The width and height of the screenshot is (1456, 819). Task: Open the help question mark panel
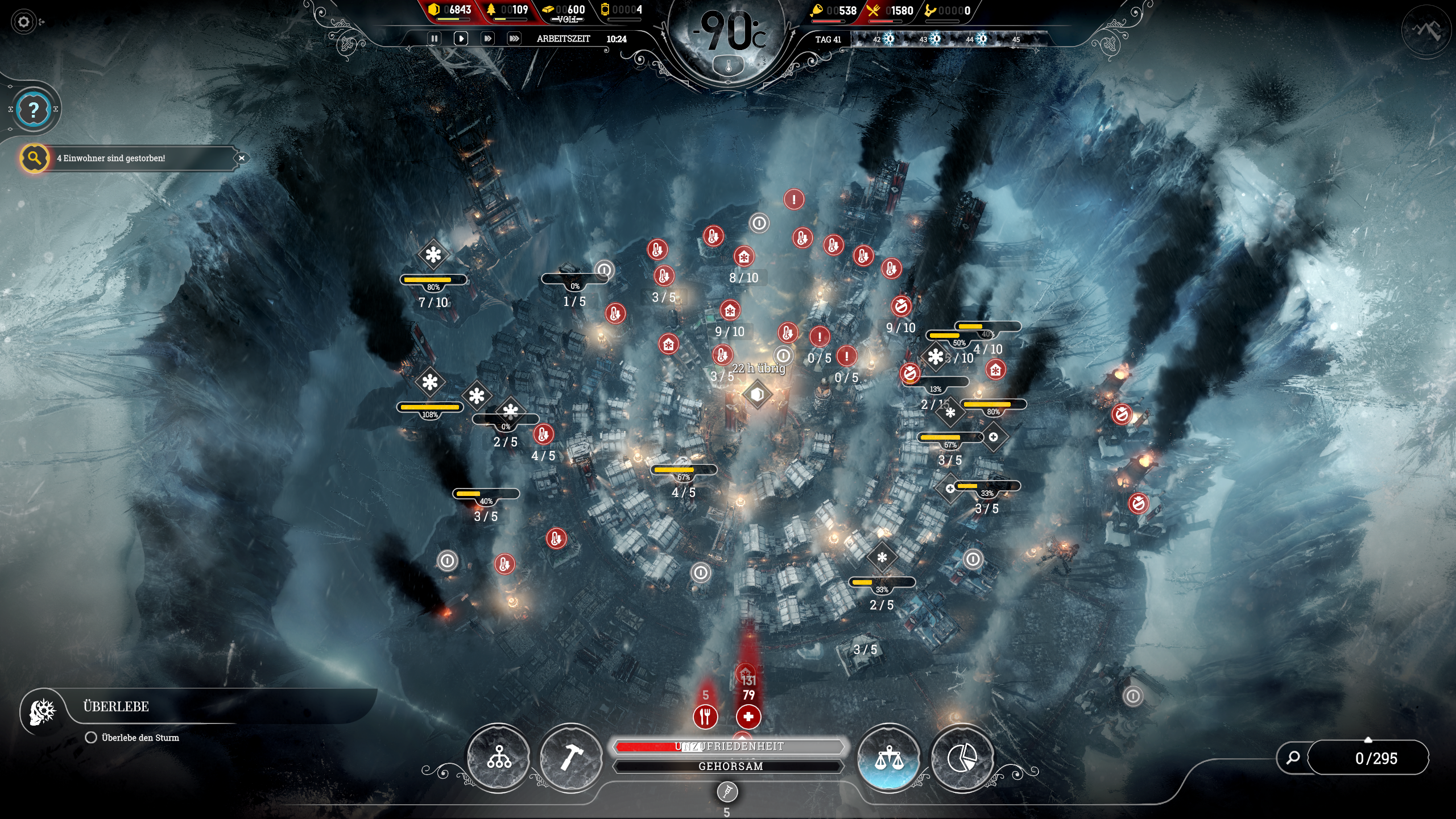(x=34, y=109)
